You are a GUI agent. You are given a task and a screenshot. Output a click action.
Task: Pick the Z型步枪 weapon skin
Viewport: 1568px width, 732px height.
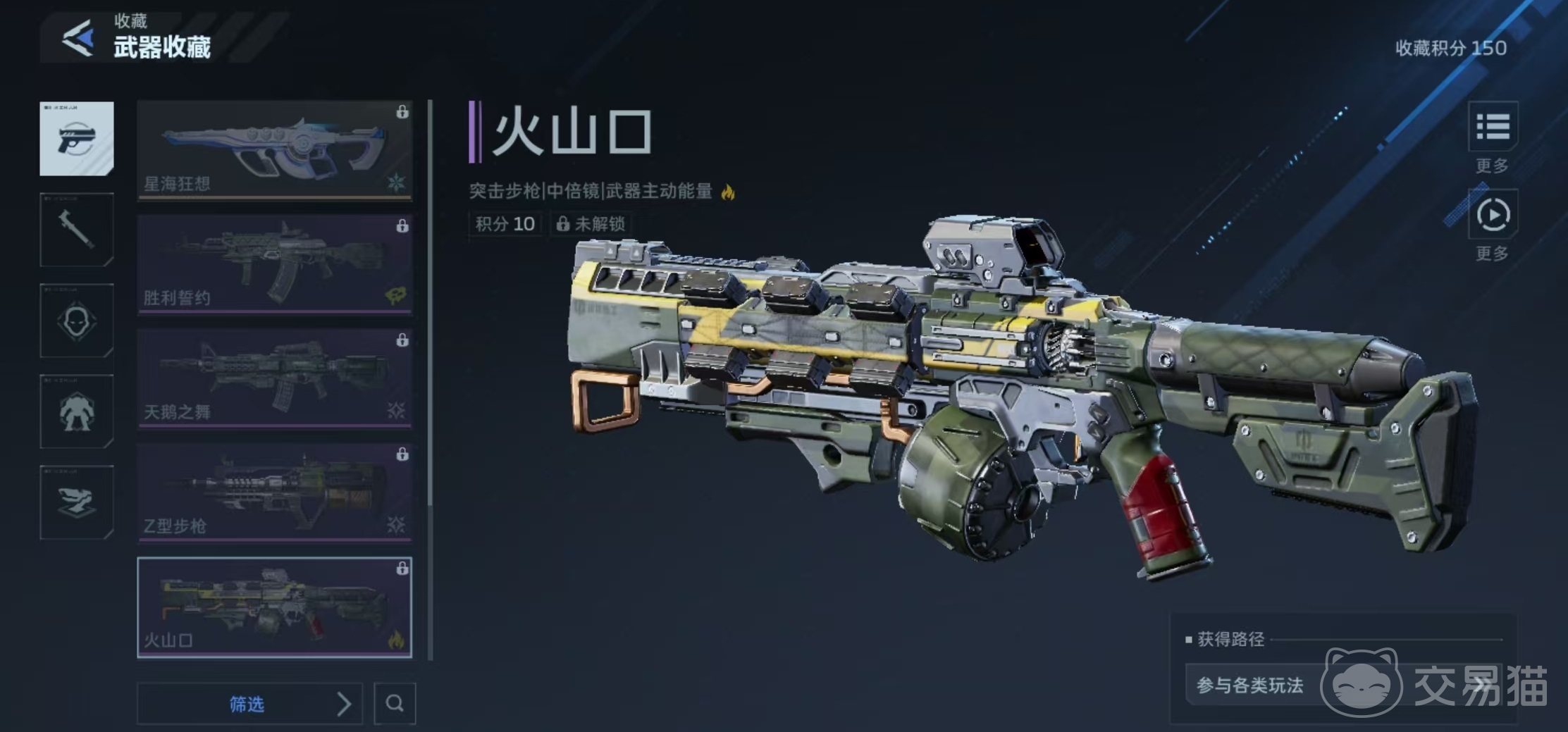274,492
